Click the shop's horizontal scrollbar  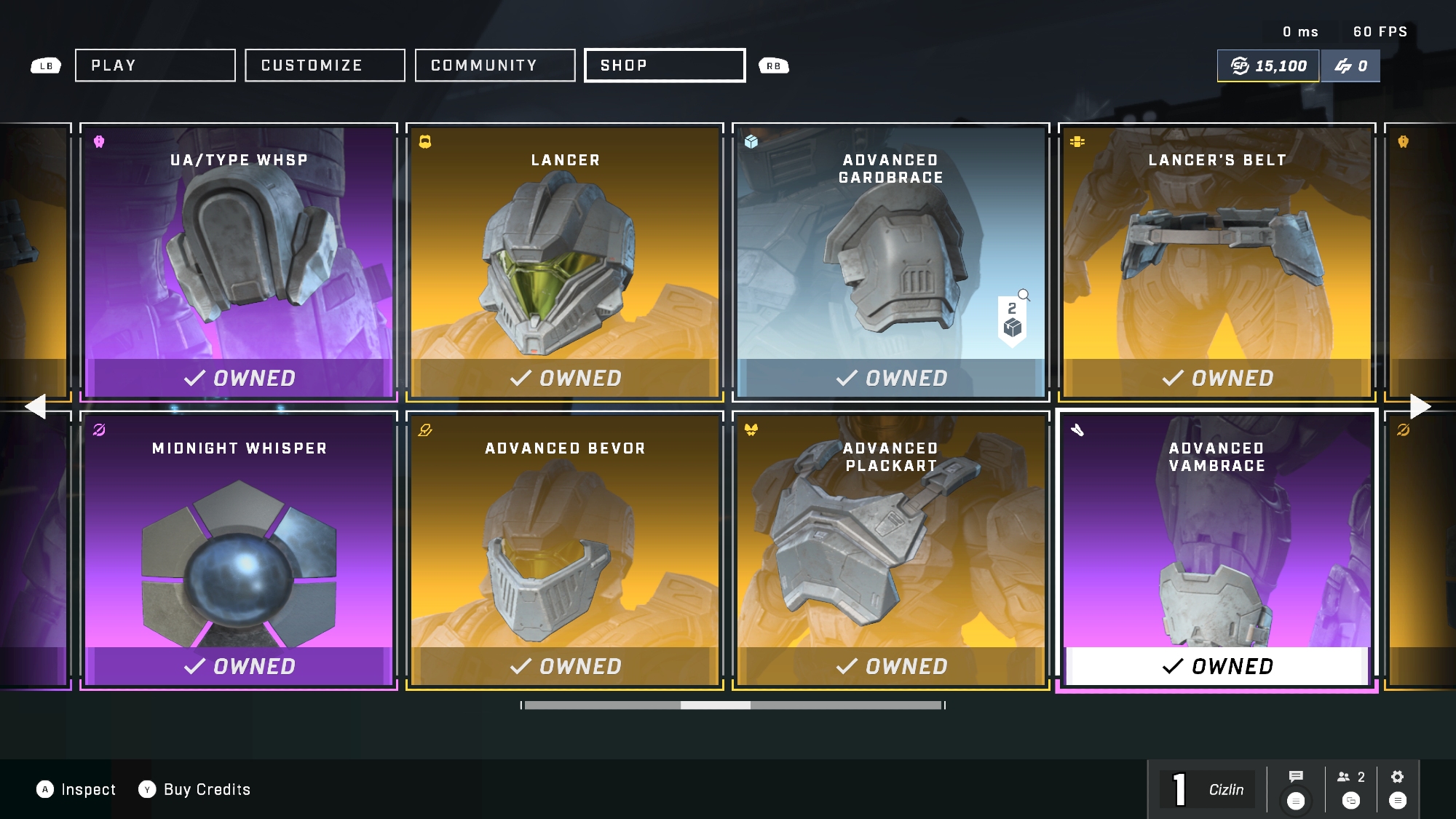coord(733,705)
